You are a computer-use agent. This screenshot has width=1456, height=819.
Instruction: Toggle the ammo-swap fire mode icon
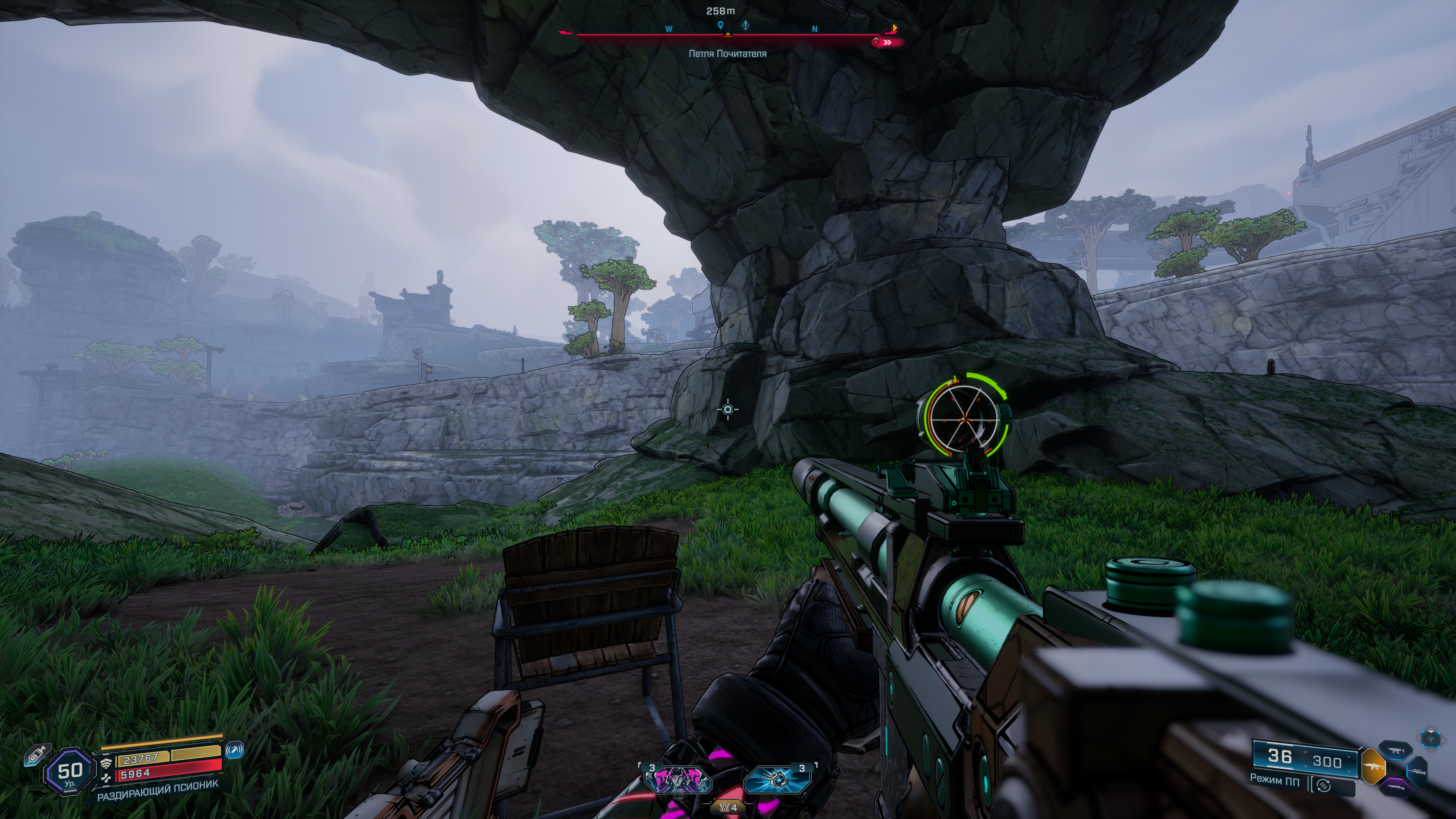[1324, 785]
